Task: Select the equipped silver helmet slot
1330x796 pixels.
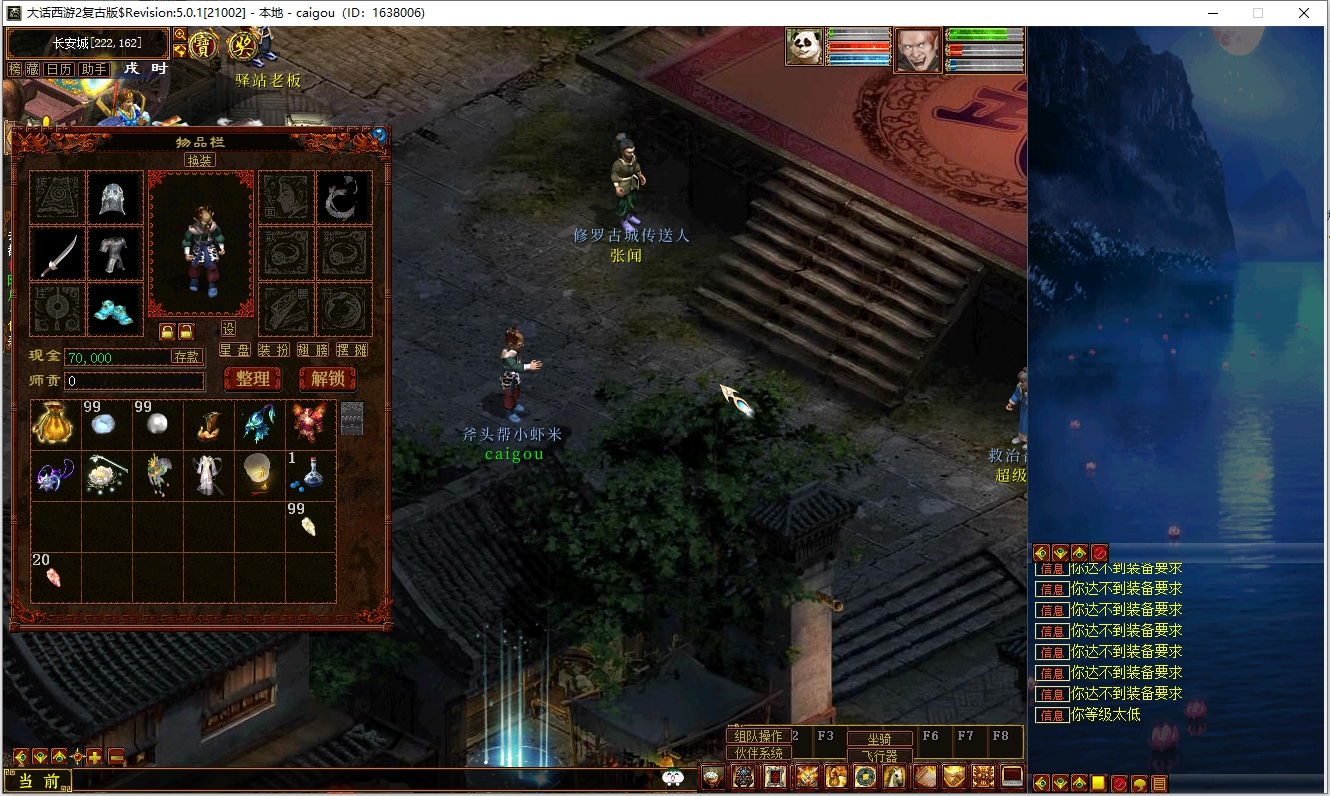Action: (112, 198)
